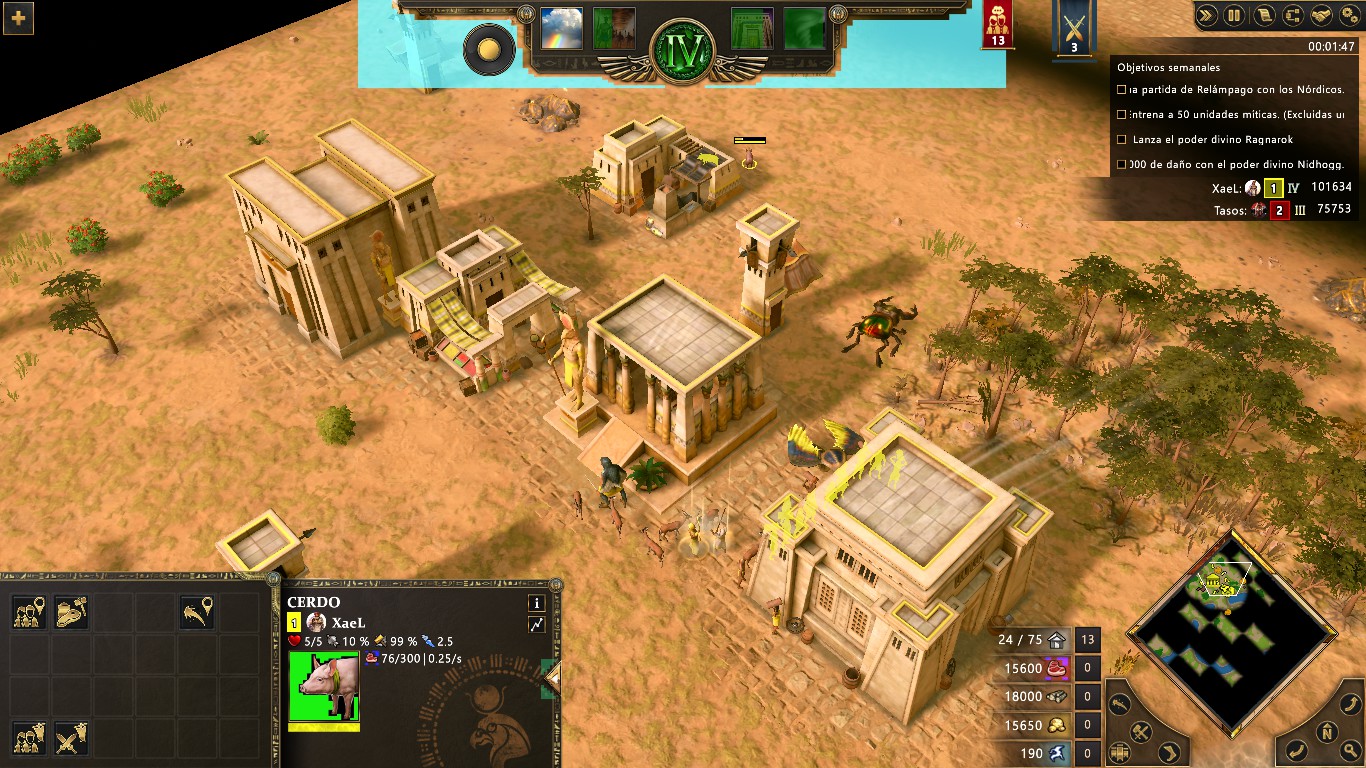
Task: Select the gold coin favor button
Action: [x=489, y=49]
